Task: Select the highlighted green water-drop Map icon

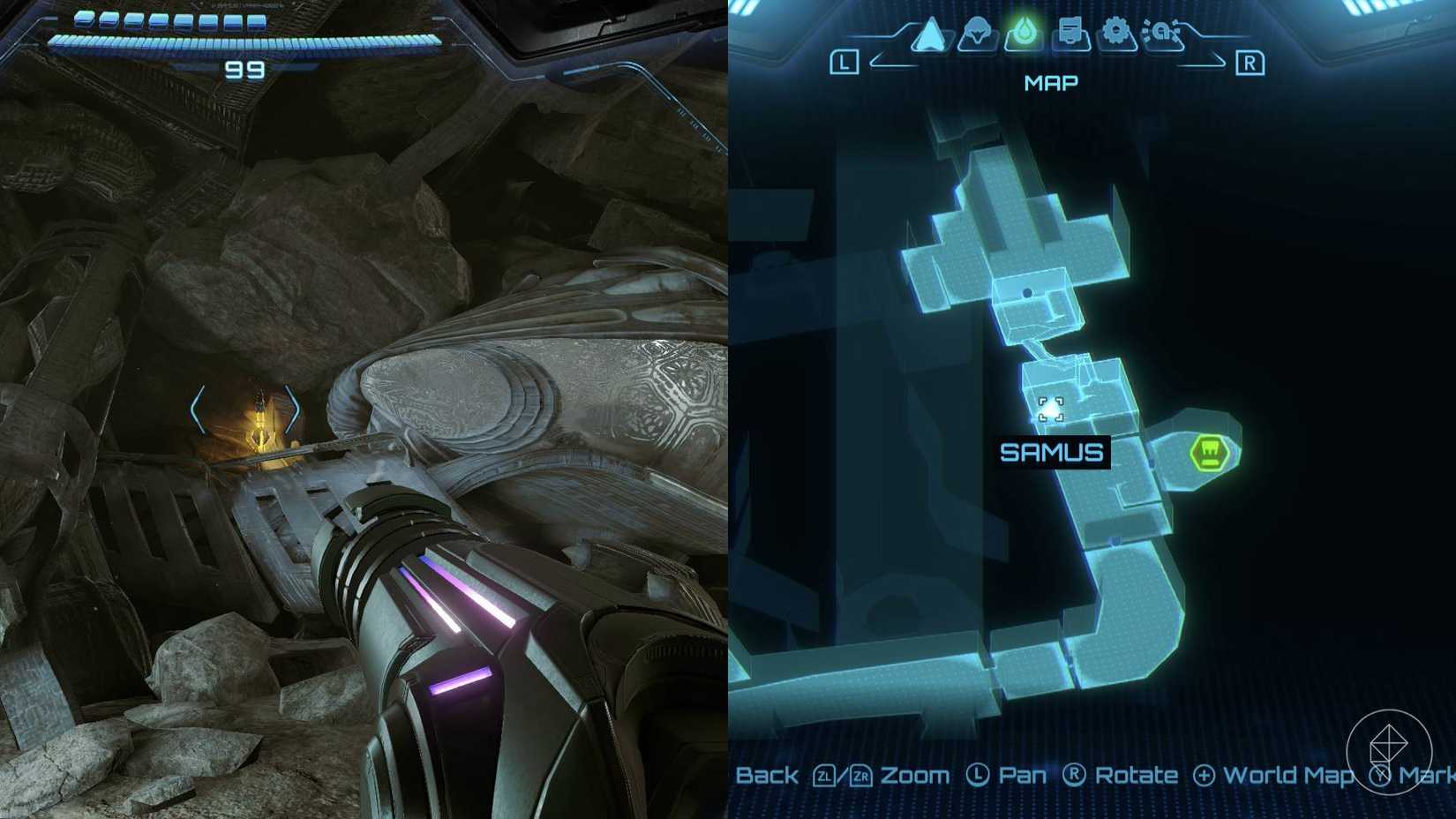Action: (x=1024, y=31)
